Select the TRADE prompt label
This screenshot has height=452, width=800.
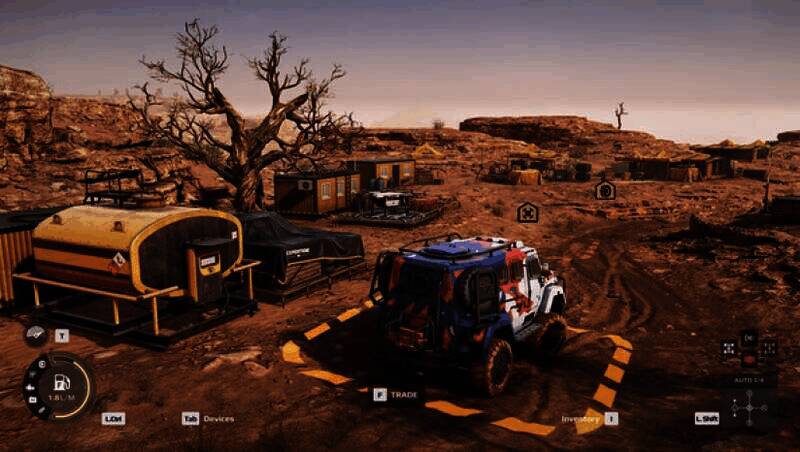click(x=404, y=394)
